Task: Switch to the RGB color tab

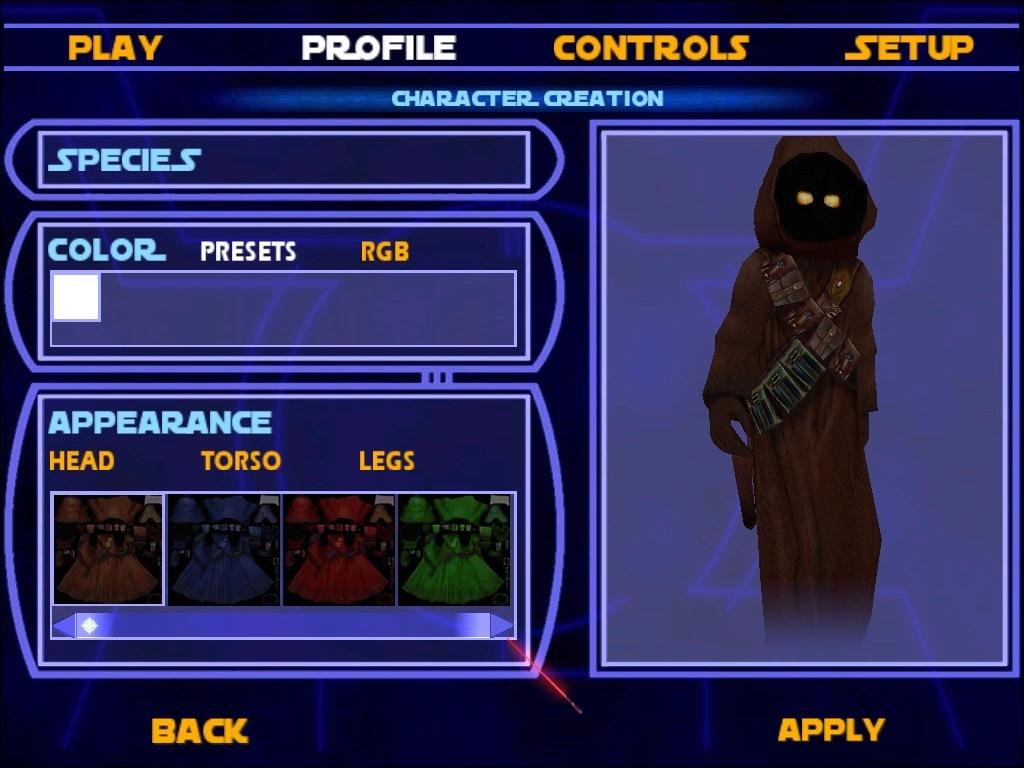Action: point(385,251)
